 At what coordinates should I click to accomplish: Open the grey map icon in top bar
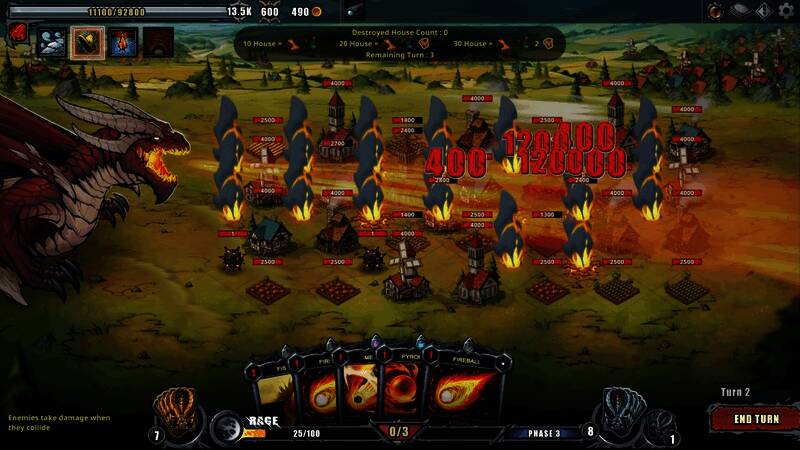[x=740, y=11]
